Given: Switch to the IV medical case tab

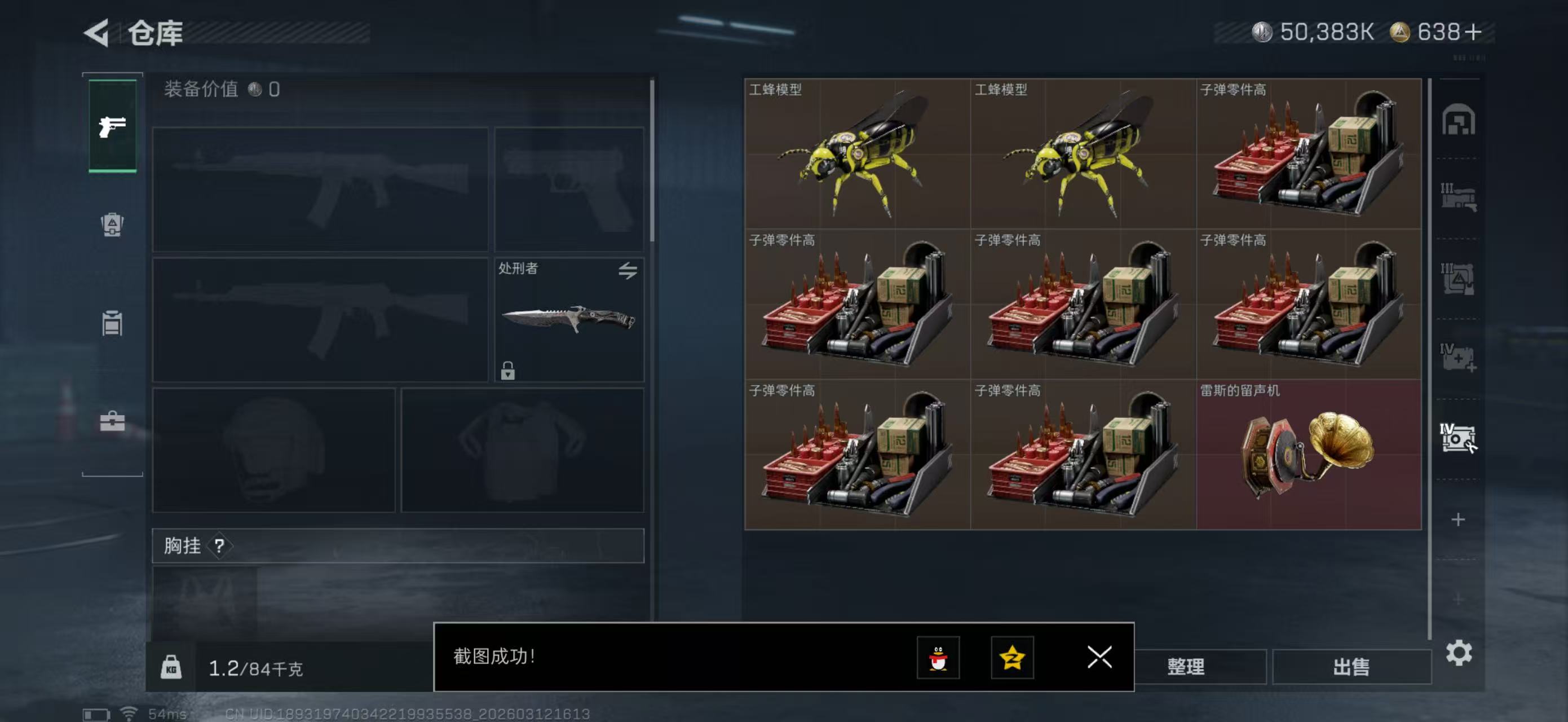Looking at the screenshot, I should (x=1458, y=358).
